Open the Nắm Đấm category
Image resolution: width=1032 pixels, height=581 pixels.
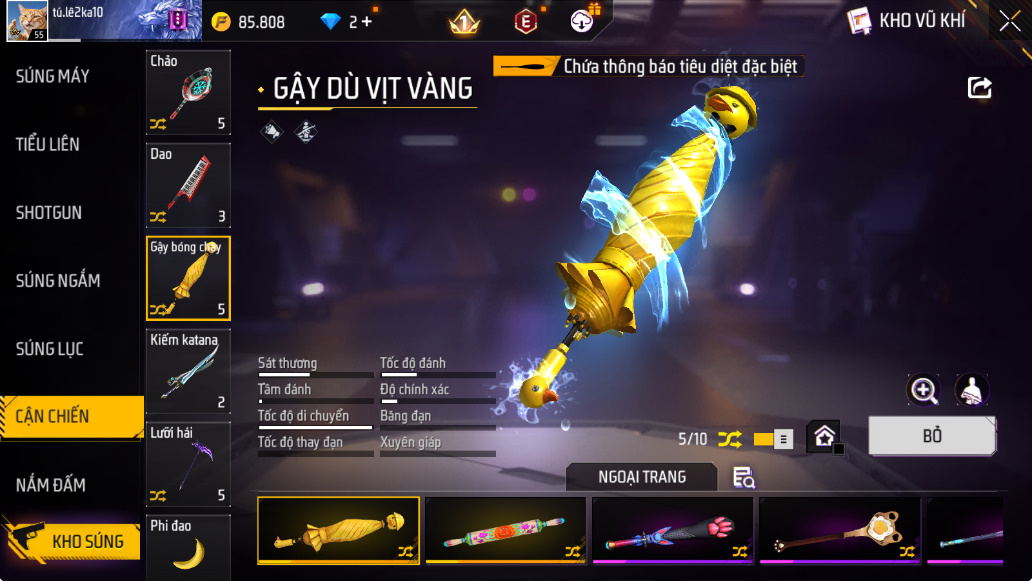tap(51, 485)
